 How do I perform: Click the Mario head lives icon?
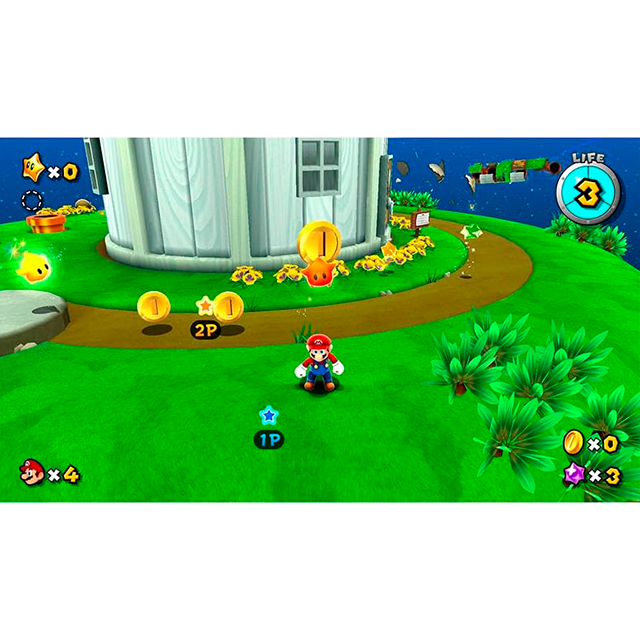click(31, 472)
